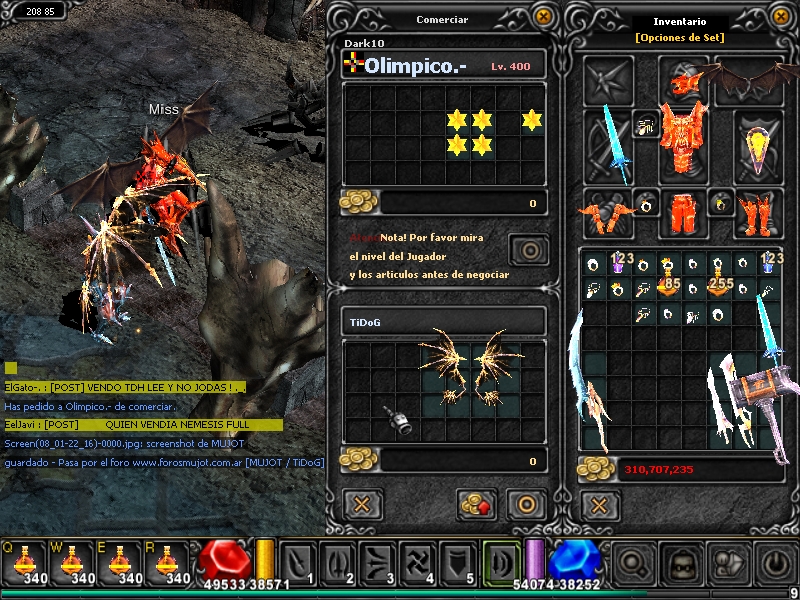The image size is (800, 600).
Task: Close the Inventario panel from the top corner
Action: click(x=782, y=16)
